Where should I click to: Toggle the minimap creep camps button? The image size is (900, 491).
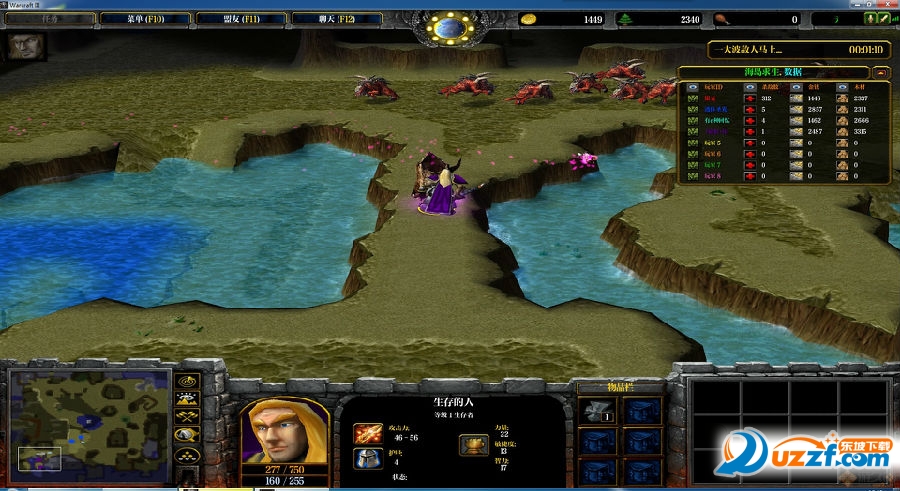186,436
